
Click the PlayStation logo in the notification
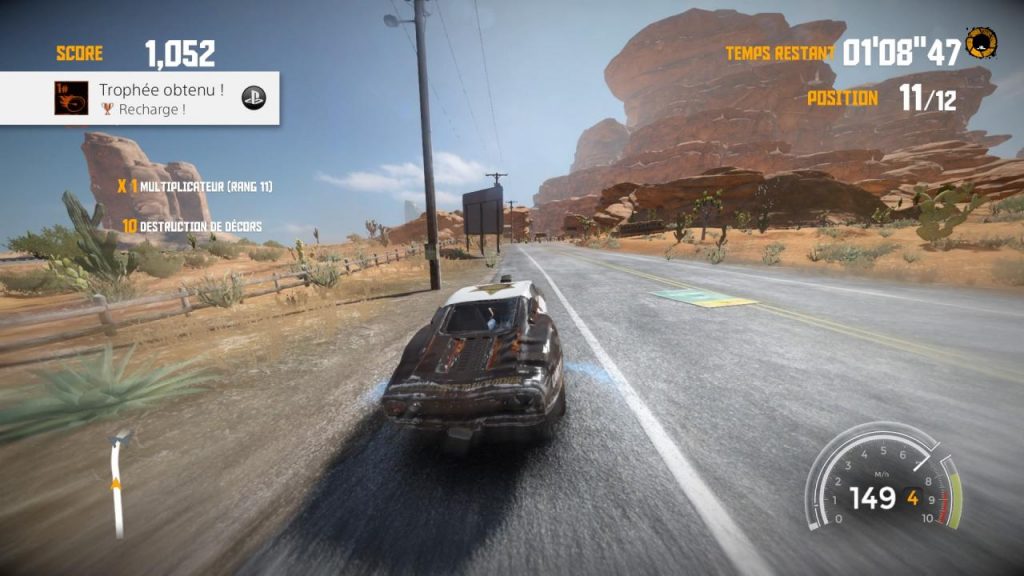[x=254, y=98]
